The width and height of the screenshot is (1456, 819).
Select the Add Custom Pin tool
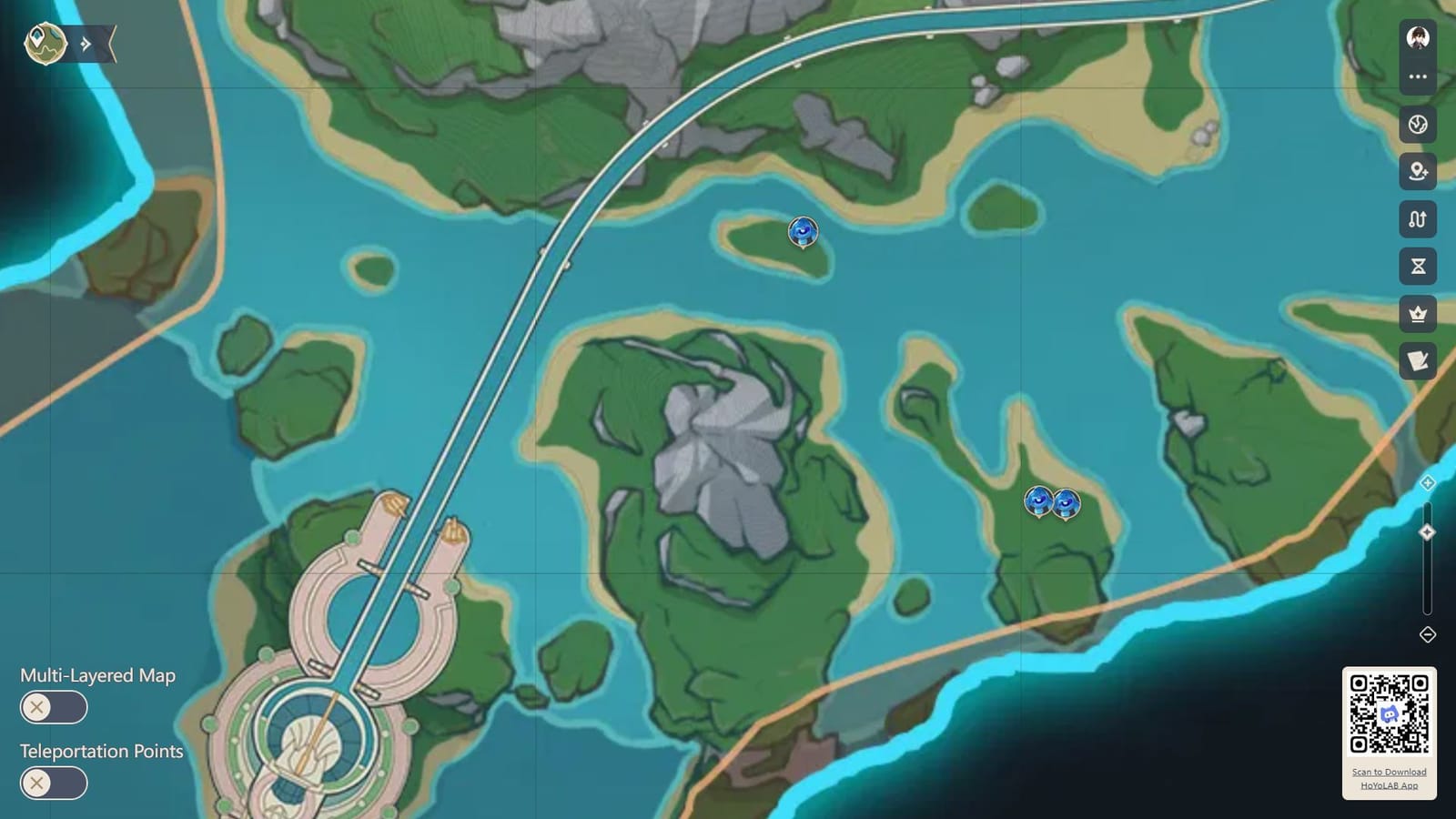pos(1416,173)
